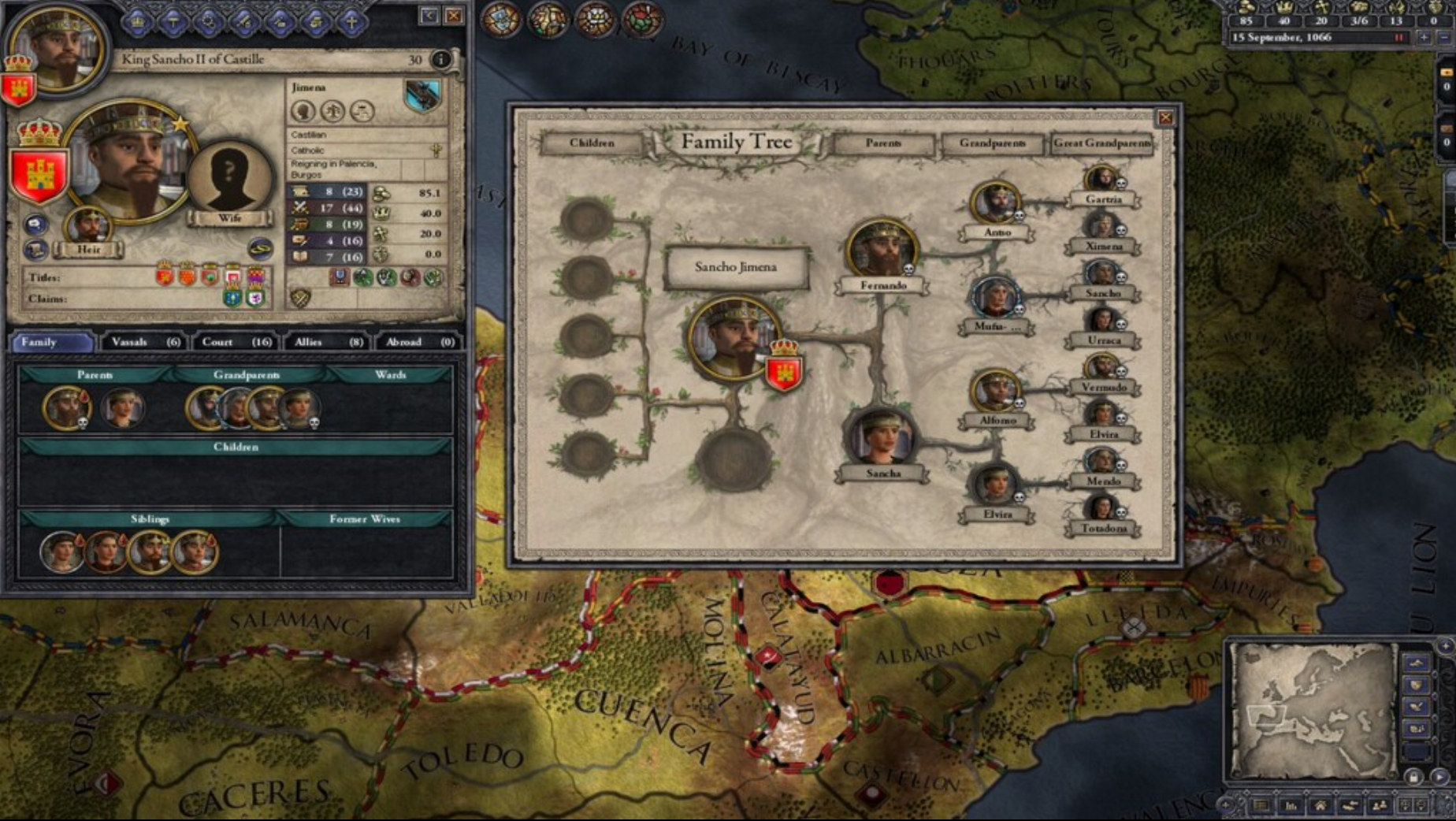Viewport: 1456px width, 821px height.
Task: Toggle the rightmost stained-glass map mode
Action: point(640,19)
